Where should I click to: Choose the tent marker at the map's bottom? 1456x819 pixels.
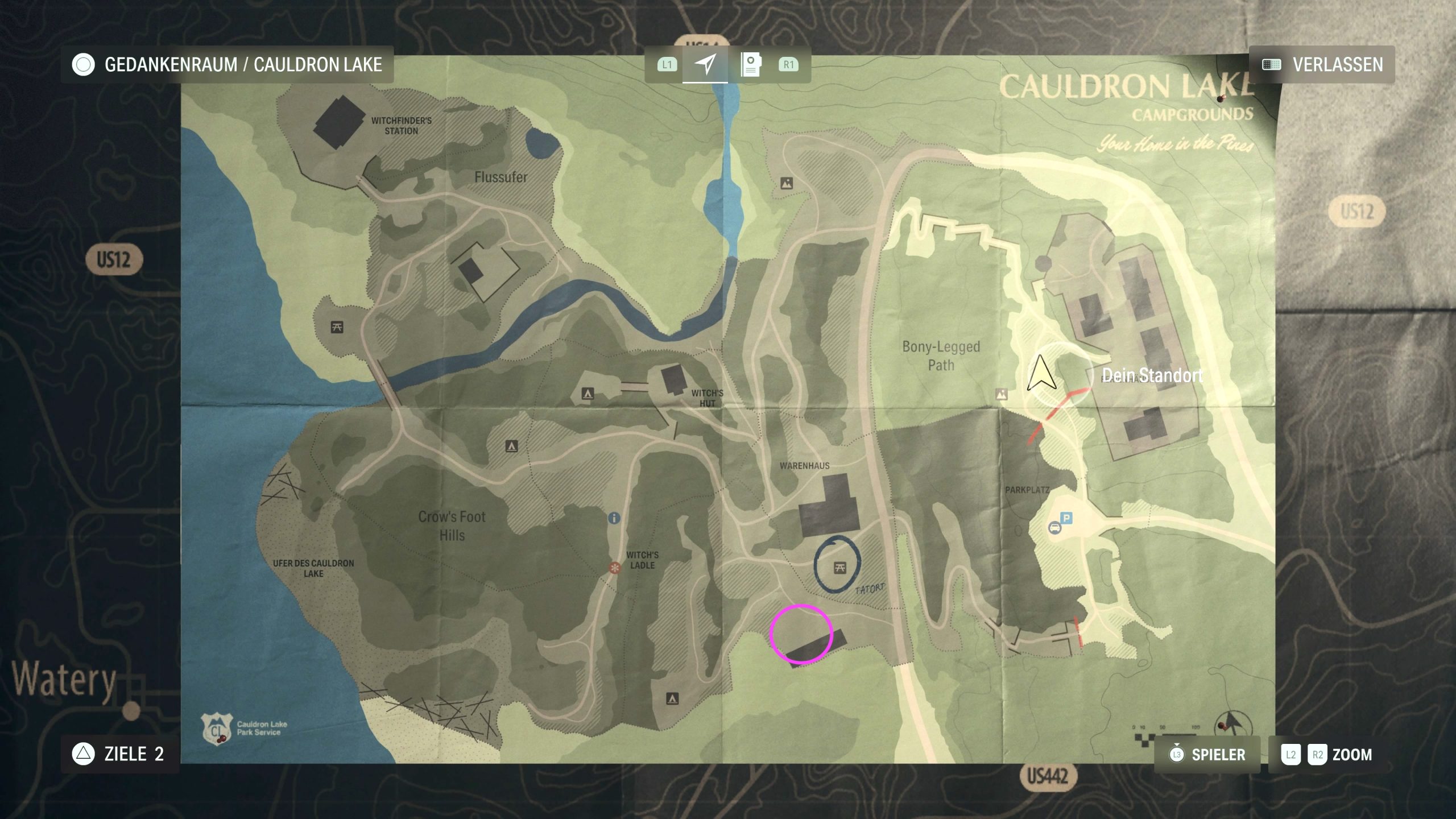click(x=672, y=698)
